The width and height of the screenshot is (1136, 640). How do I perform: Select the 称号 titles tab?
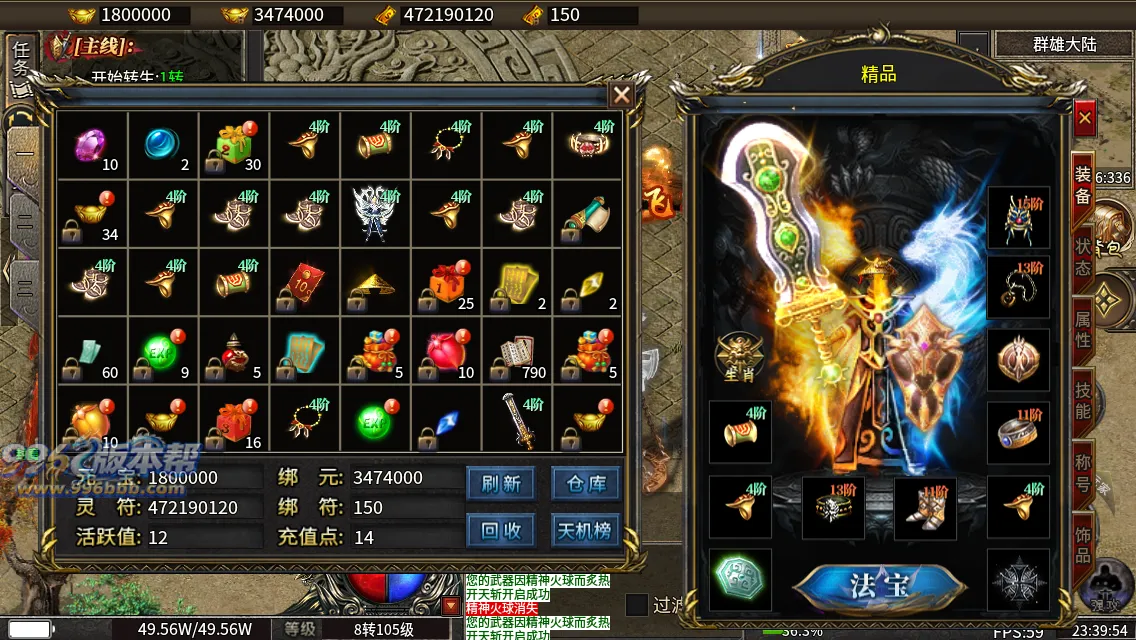1083,473
